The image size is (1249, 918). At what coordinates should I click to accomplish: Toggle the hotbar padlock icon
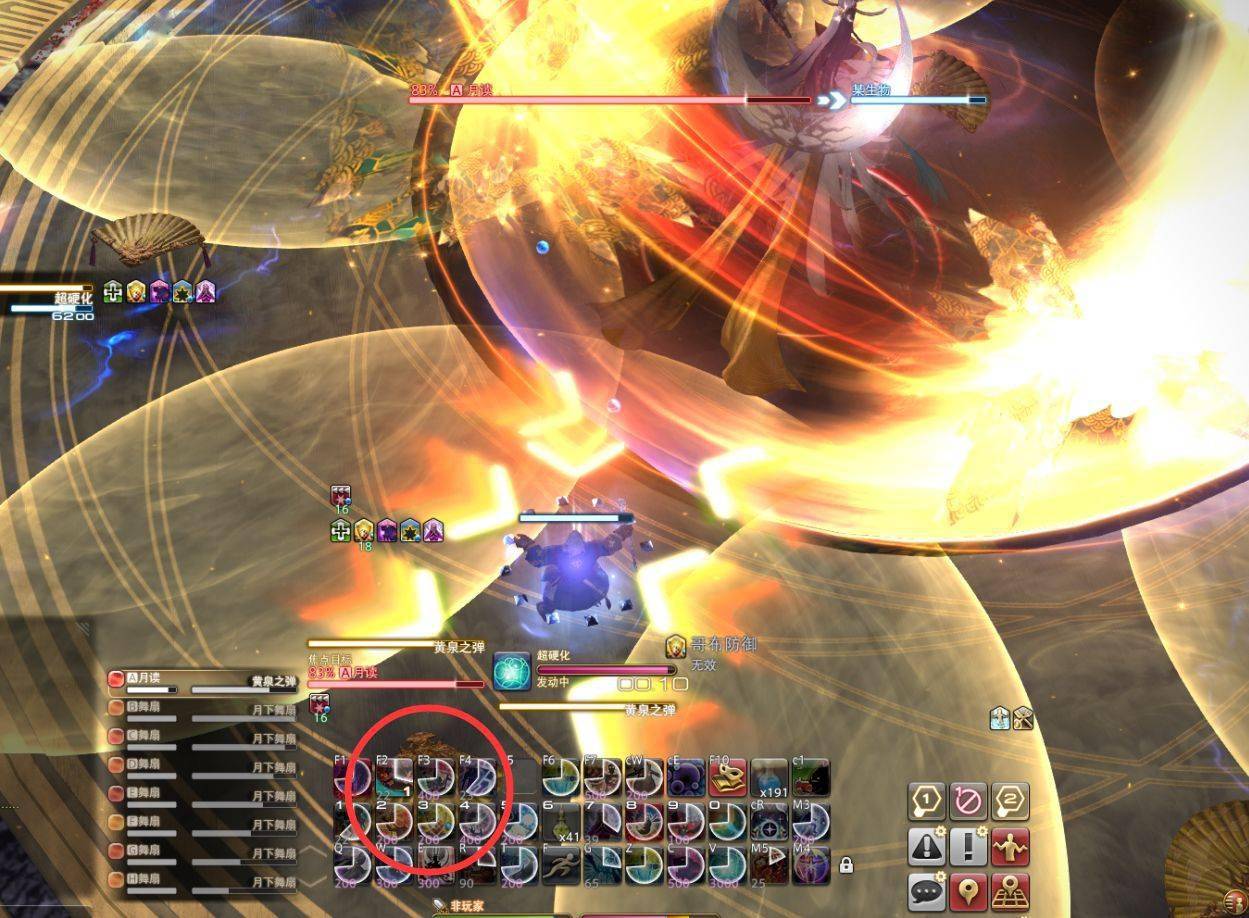[846, 865]
